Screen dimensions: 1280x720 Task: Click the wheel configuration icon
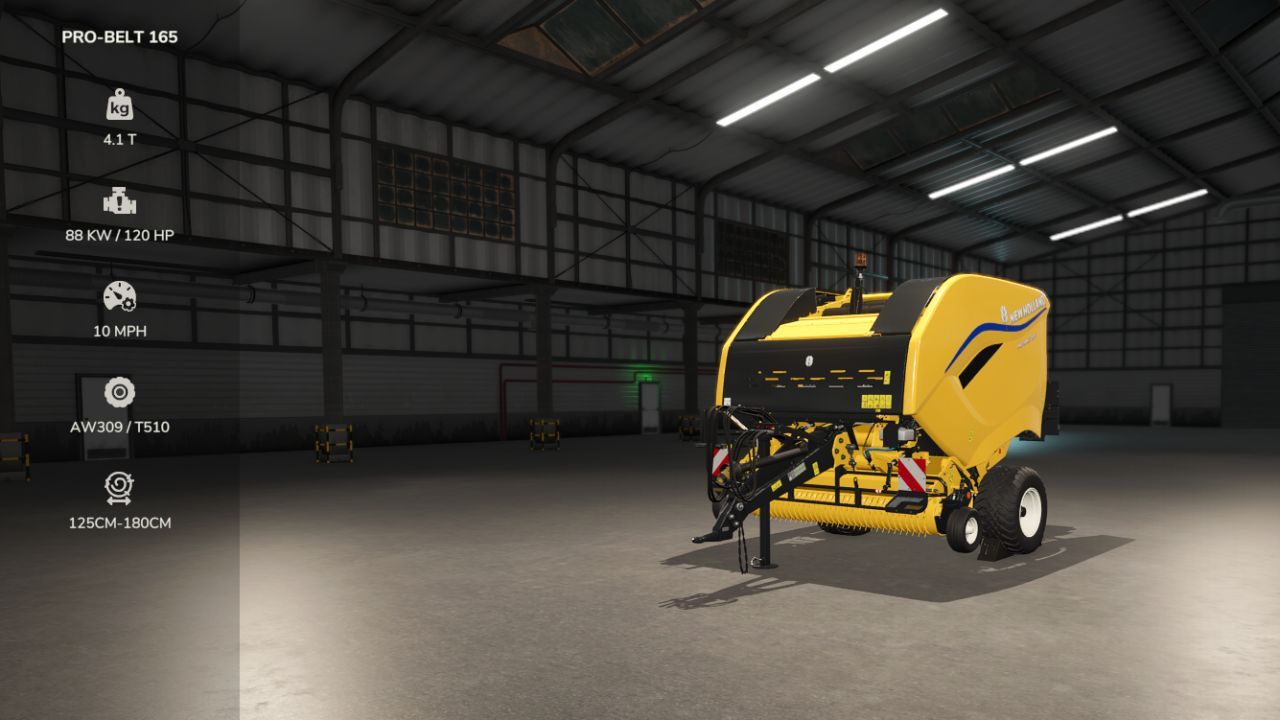(120, 390)
